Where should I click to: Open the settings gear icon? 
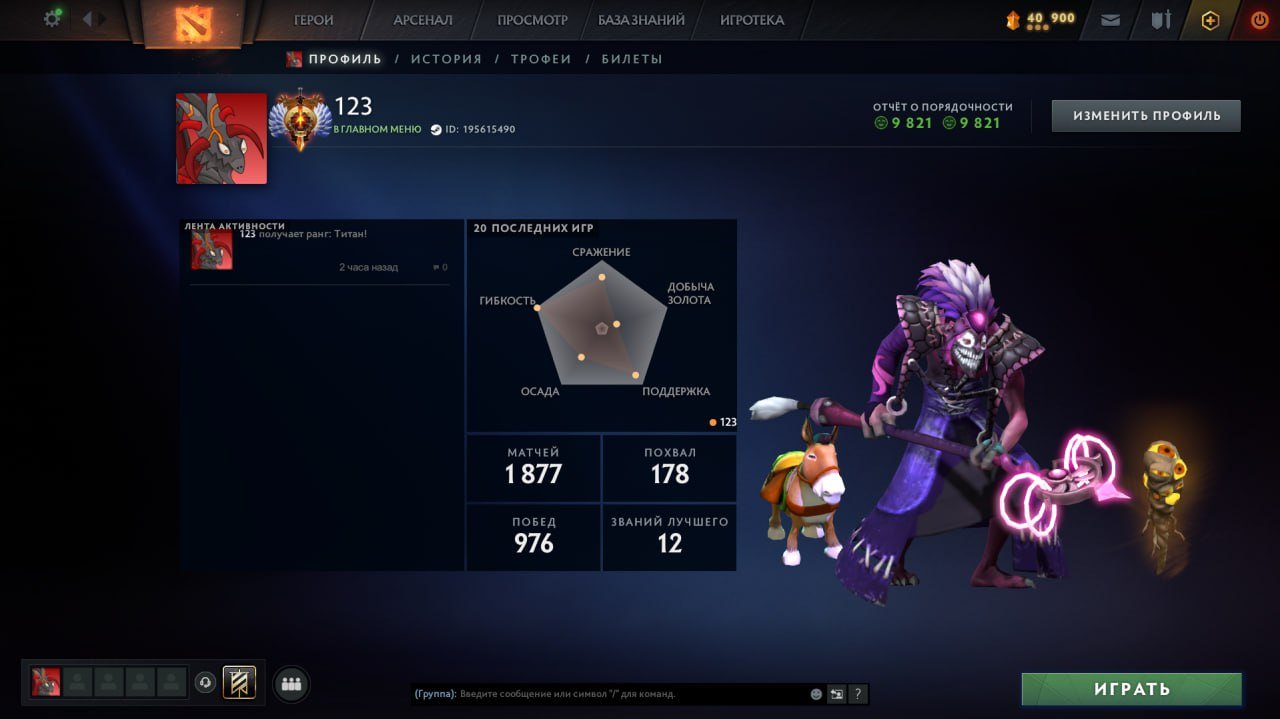click(x=52, y=19)
